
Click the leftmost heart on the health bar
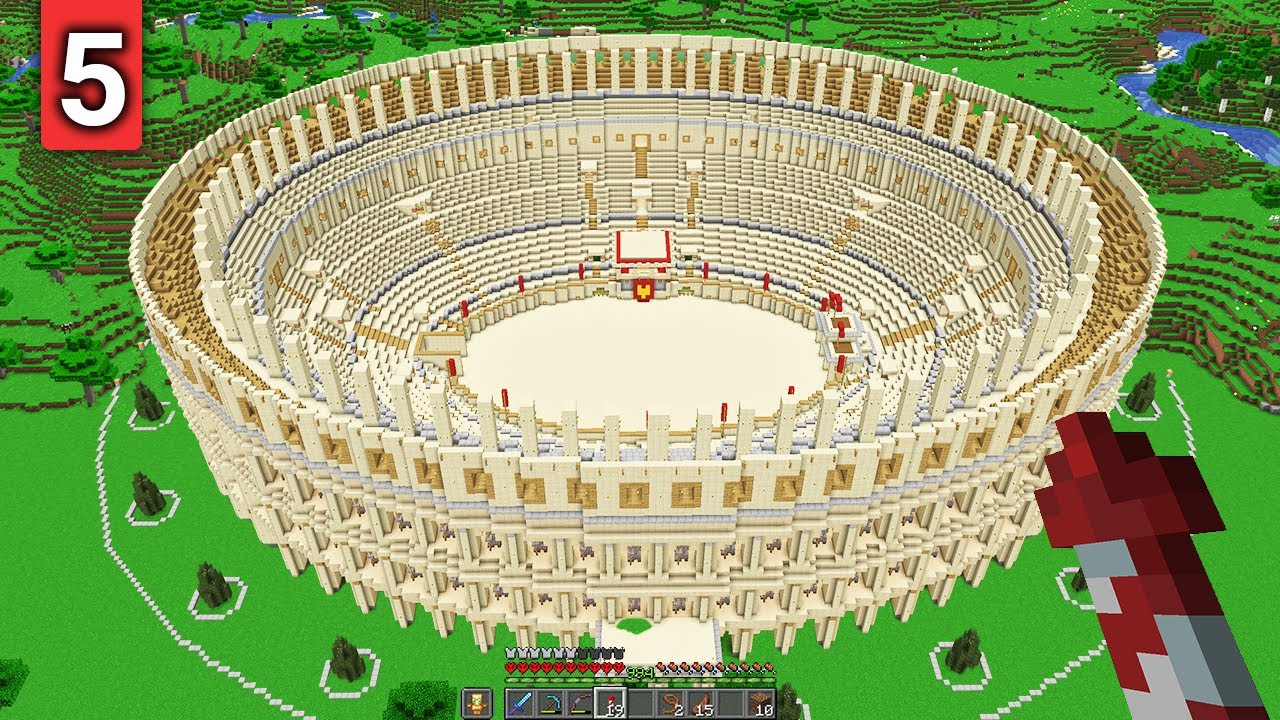click(x=511, y=666)
